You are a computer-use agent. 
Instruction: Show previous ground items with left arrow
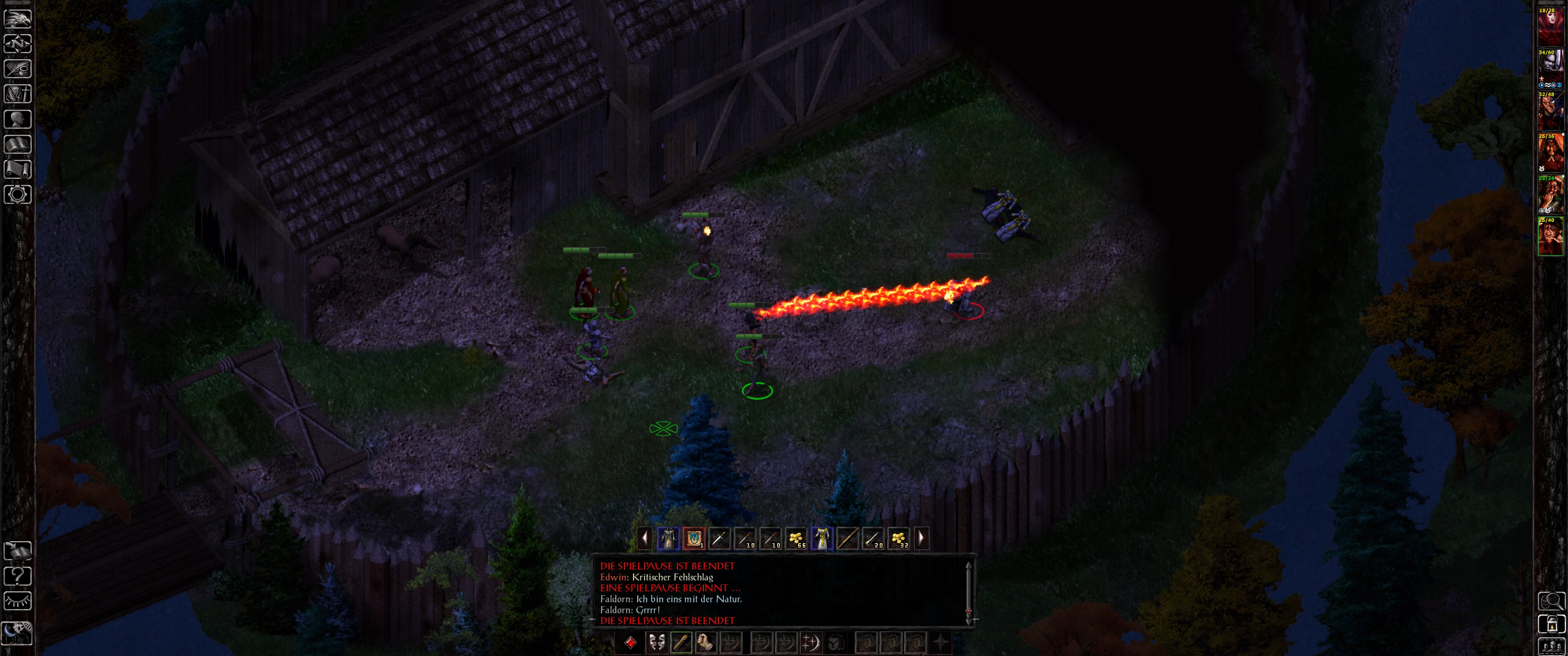tap(645, 538)
